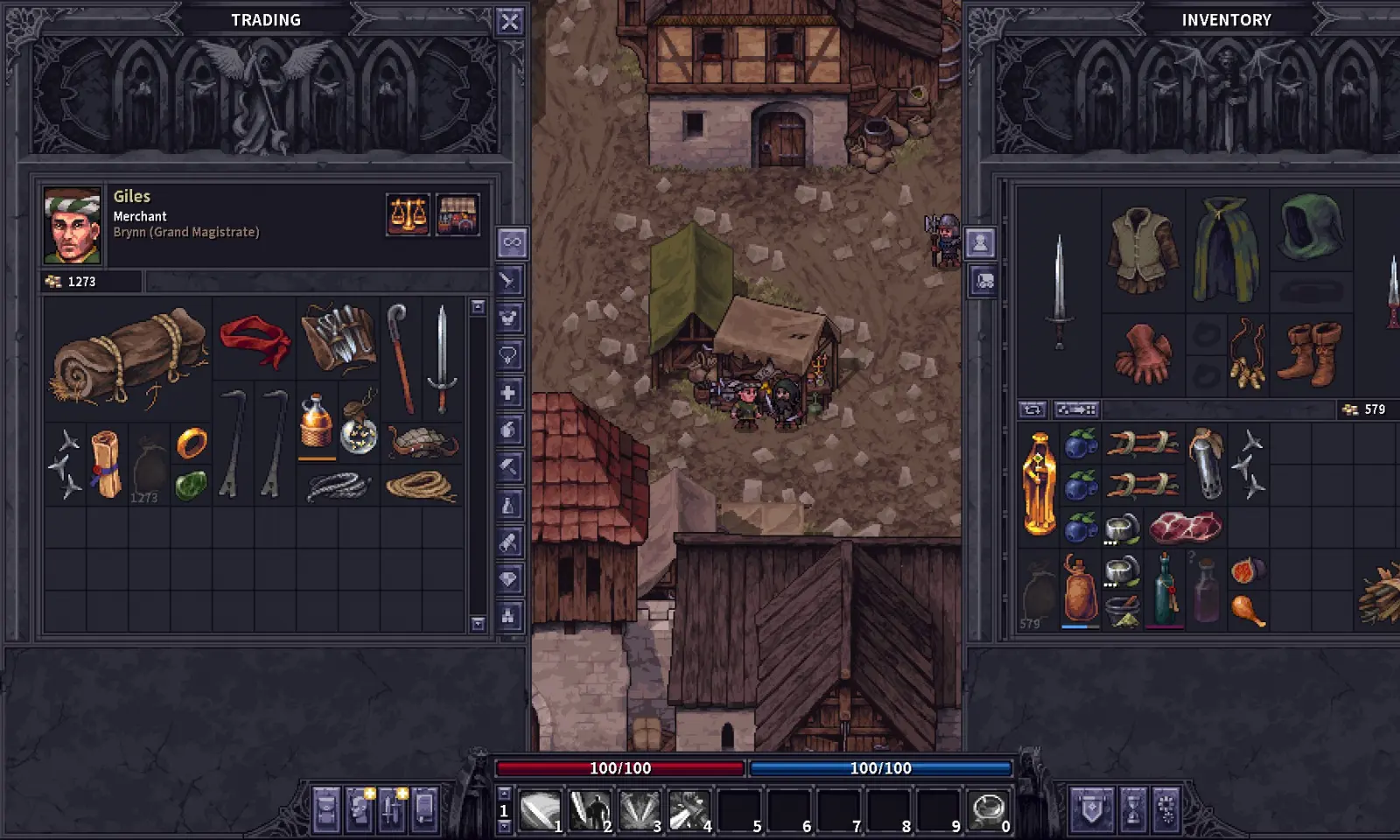Close the Trading window

(x=509, y=21)
